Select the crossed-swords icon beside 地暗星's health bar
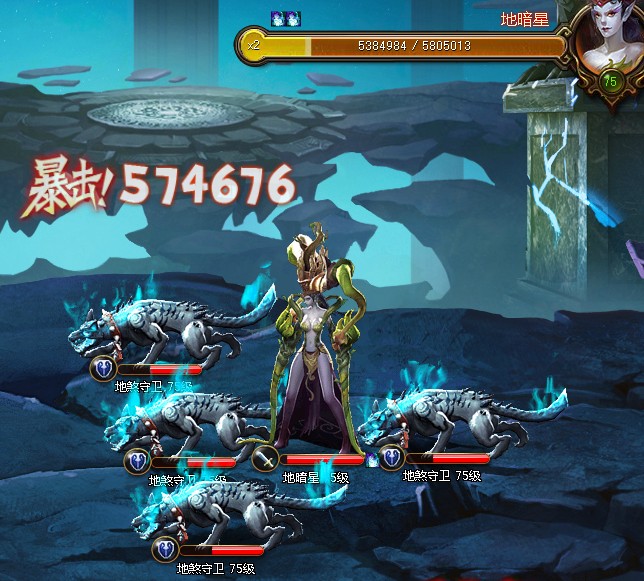 (x=265, y=460)
